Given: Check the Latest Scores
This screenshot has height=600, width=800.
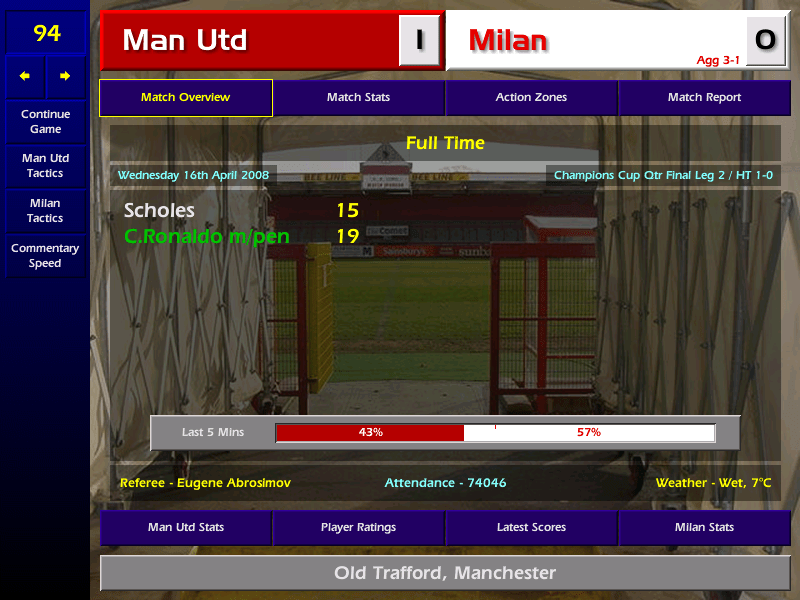Looking at the screenshot, I should pyautogui.click(x=531, y=527).
